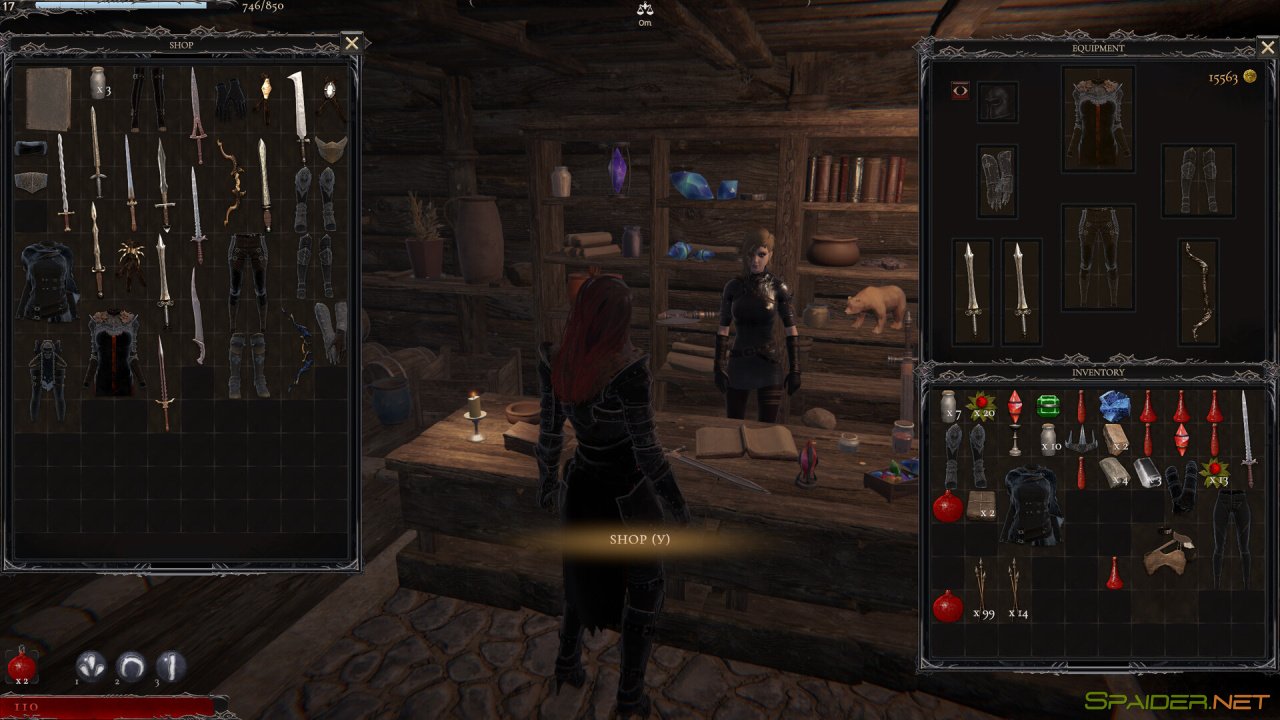Select the black gloves in the shop
1280x720 pixels.
click(231, 98)
